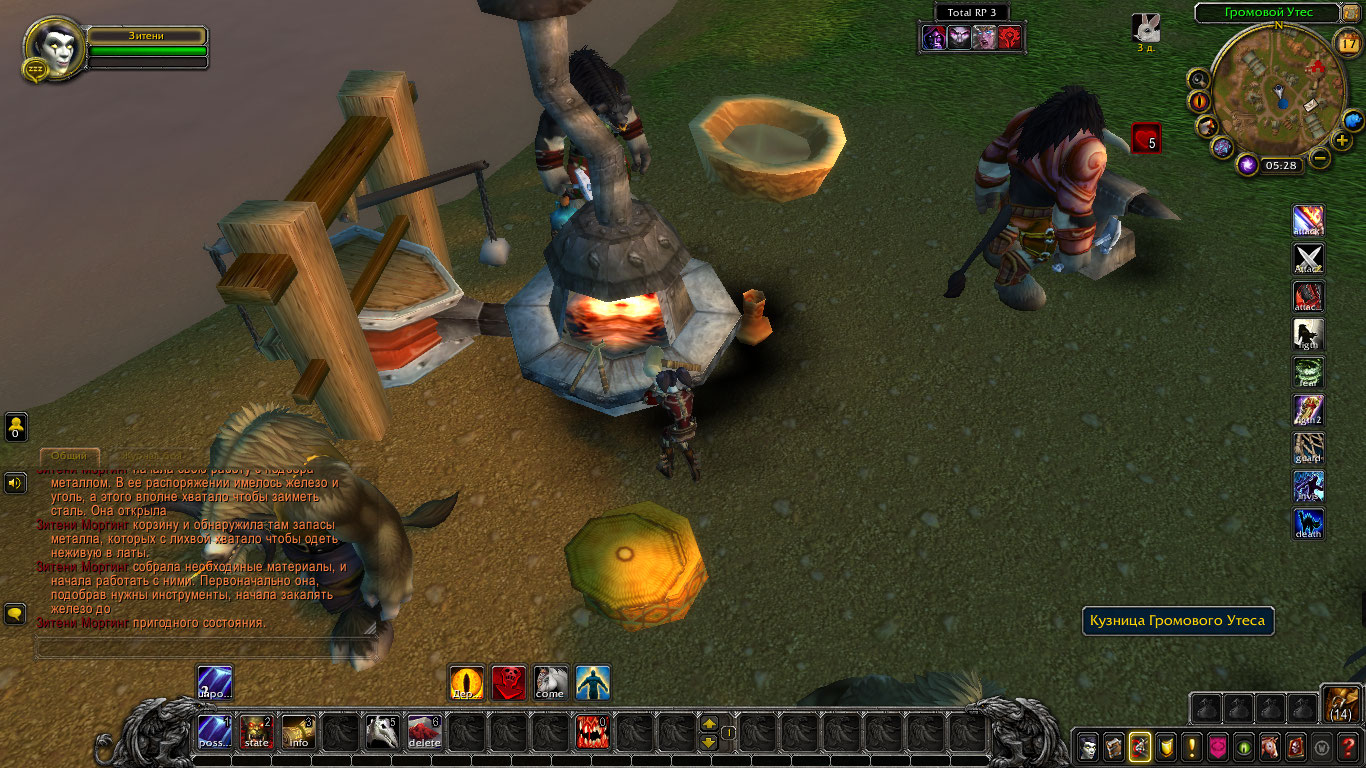Activate the 'delete' macro action slot
1366x768 pixels.
pyautogui.click(x=425, y=732)
